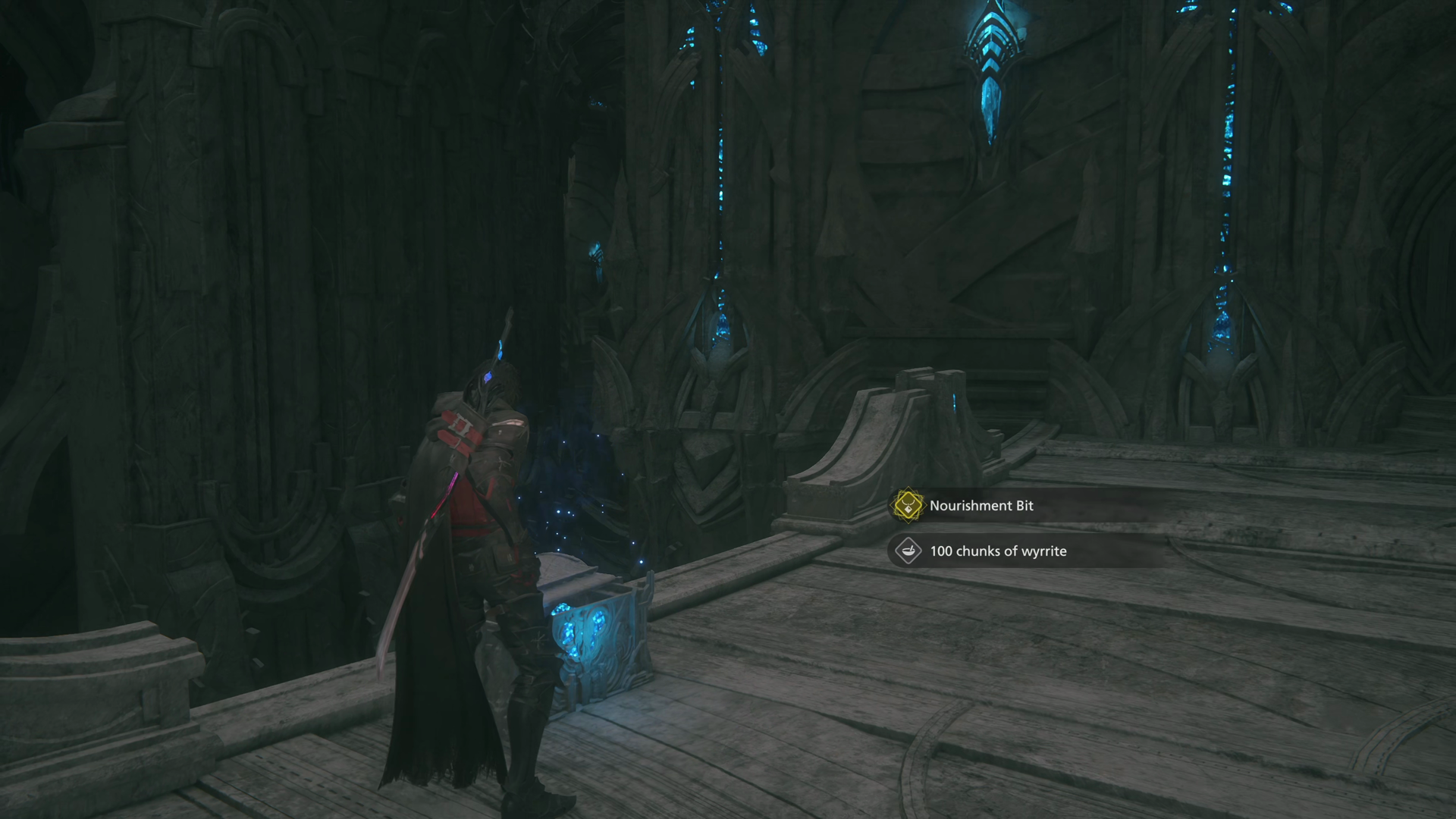
Task: Select the 100 chunks of wyrrite notification
Action: [998, 551]
